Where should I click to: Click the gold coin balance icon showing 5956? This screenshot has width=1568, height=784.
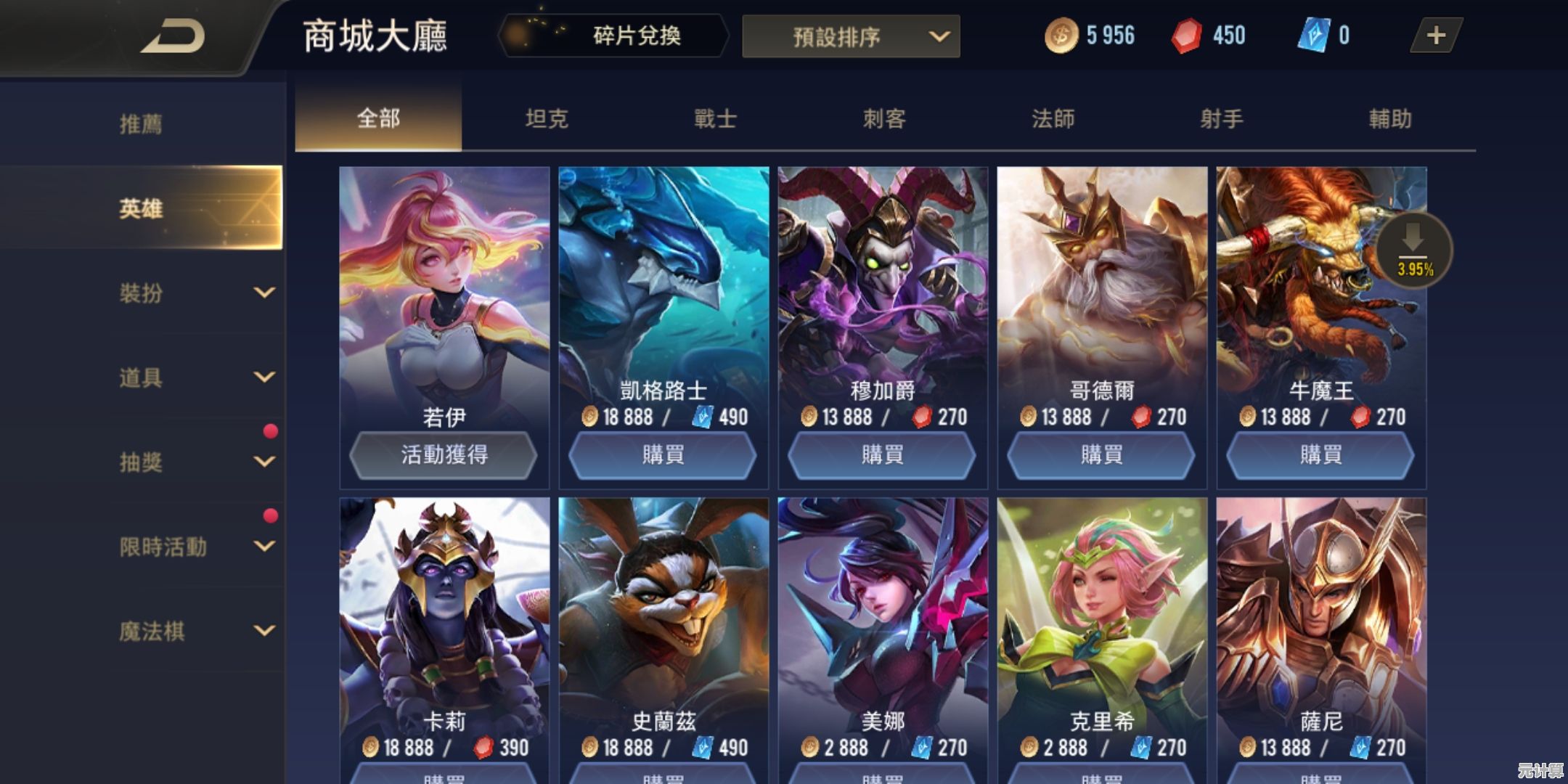(x=1062, y=34)
